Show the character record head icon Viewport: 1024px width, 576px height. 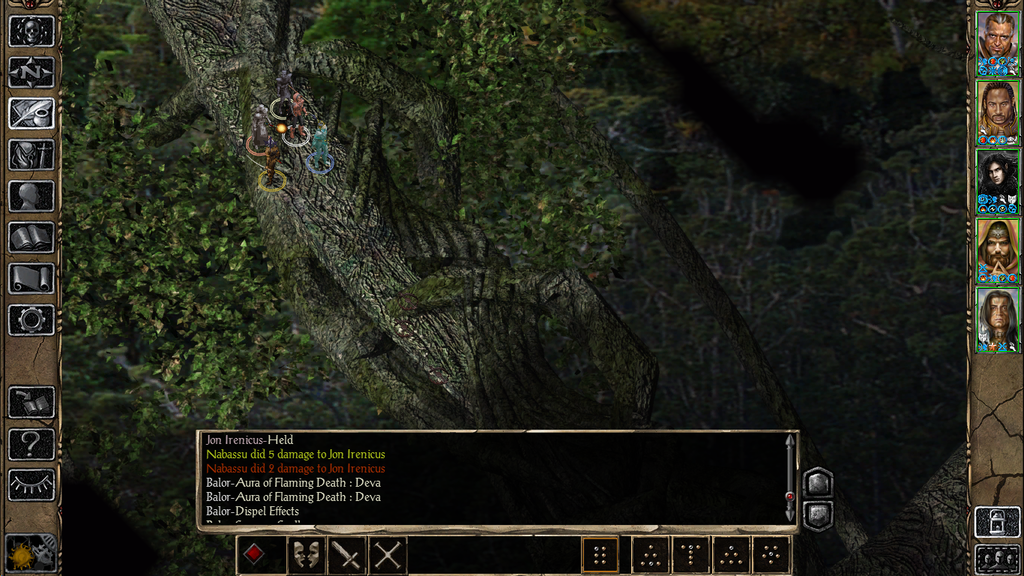[31, 196]
